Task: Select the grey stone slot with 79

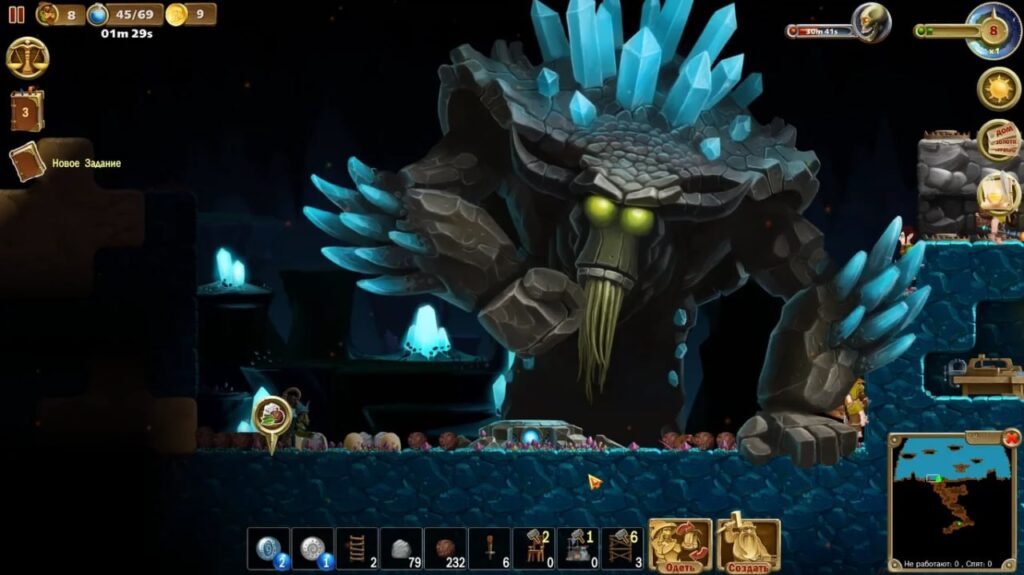Action: click(401, 549)
